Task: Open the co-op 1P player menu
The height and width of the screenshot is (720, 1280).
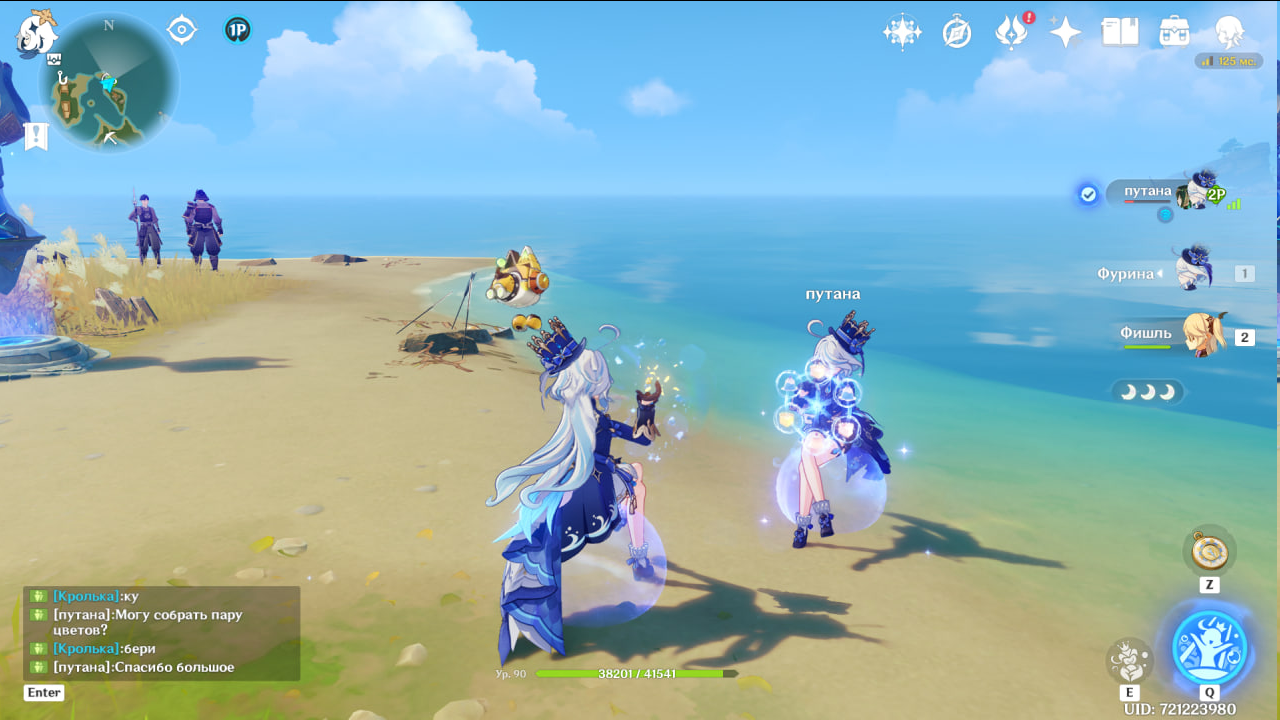Action: tap(237, 30)
